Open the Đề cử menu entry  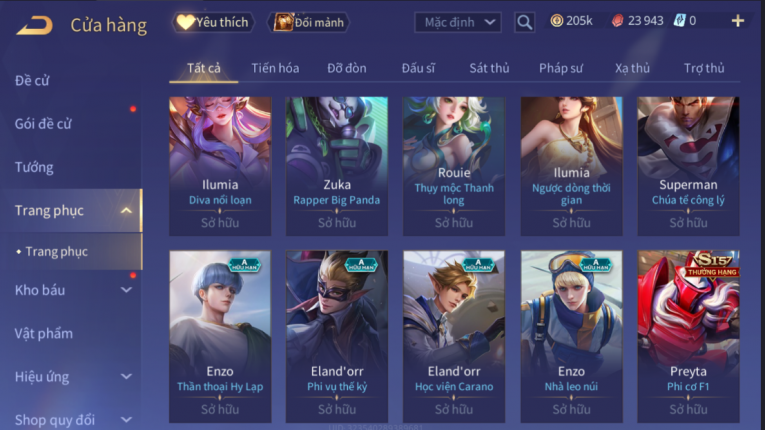(32, 80)
